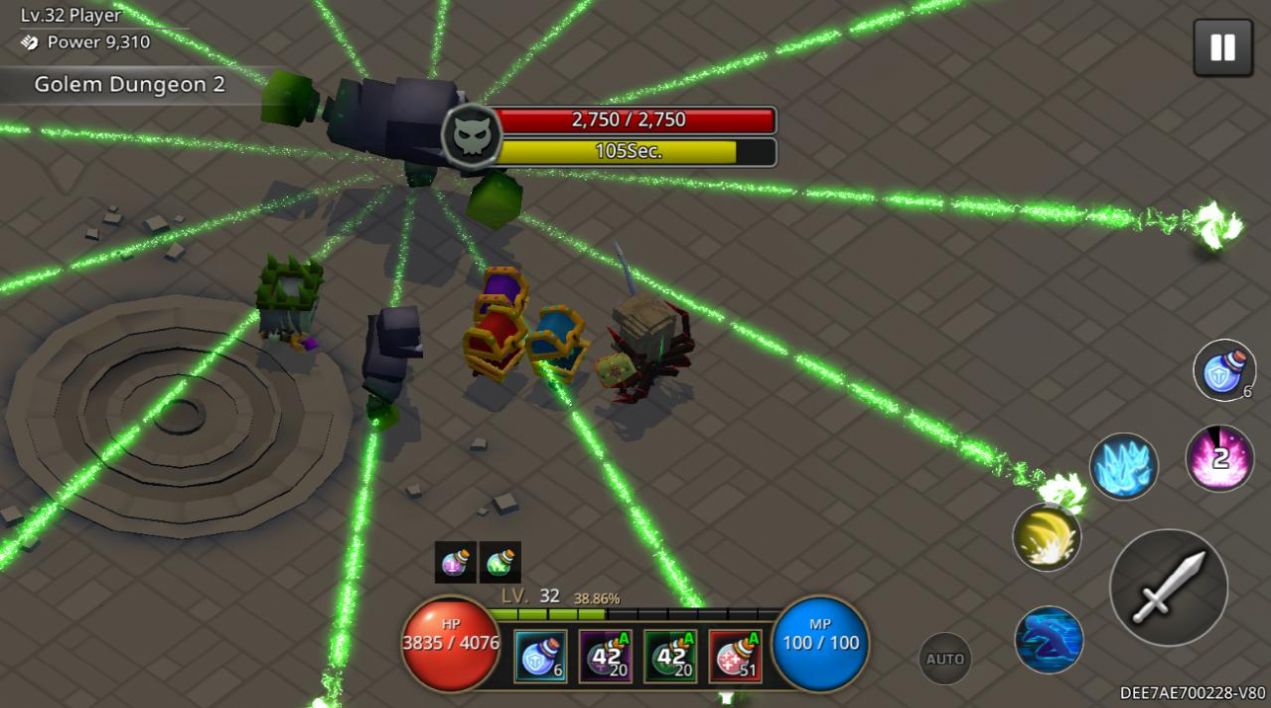Trigger the pink burst skill
Viewport: 1271px width, 708px height.
tap(1220, 459)
